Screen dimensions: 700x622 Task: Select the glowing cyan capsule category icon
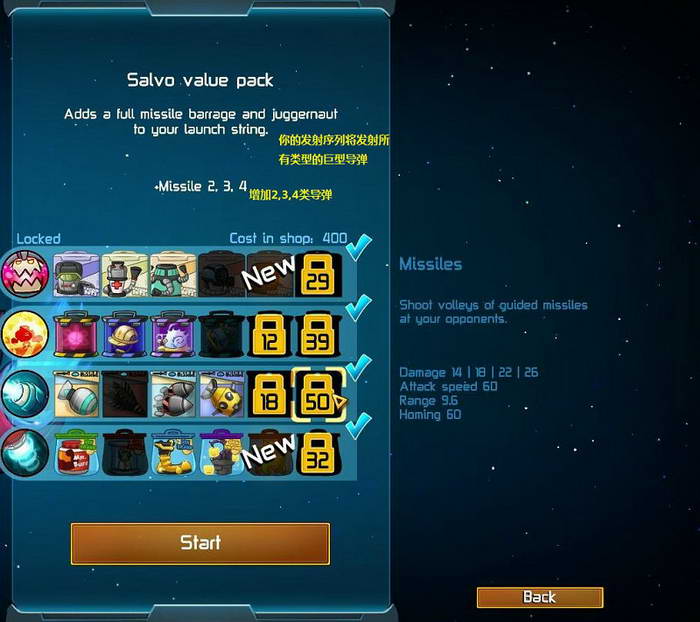coord(25,453)
